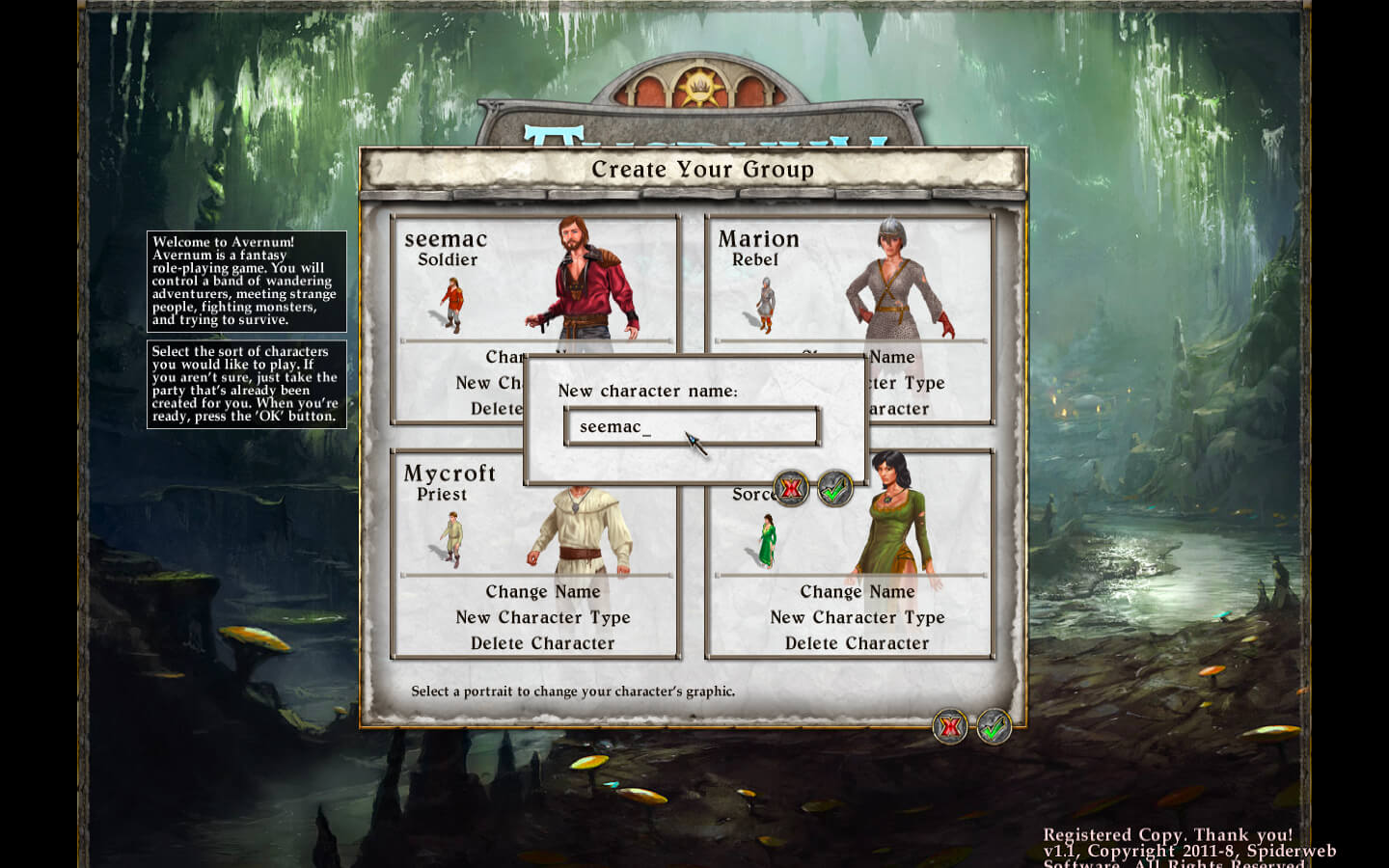Confirm the new name with the green checkmark
The width and height of the screenshot is (1389, 868).
(x=835, y=489)
